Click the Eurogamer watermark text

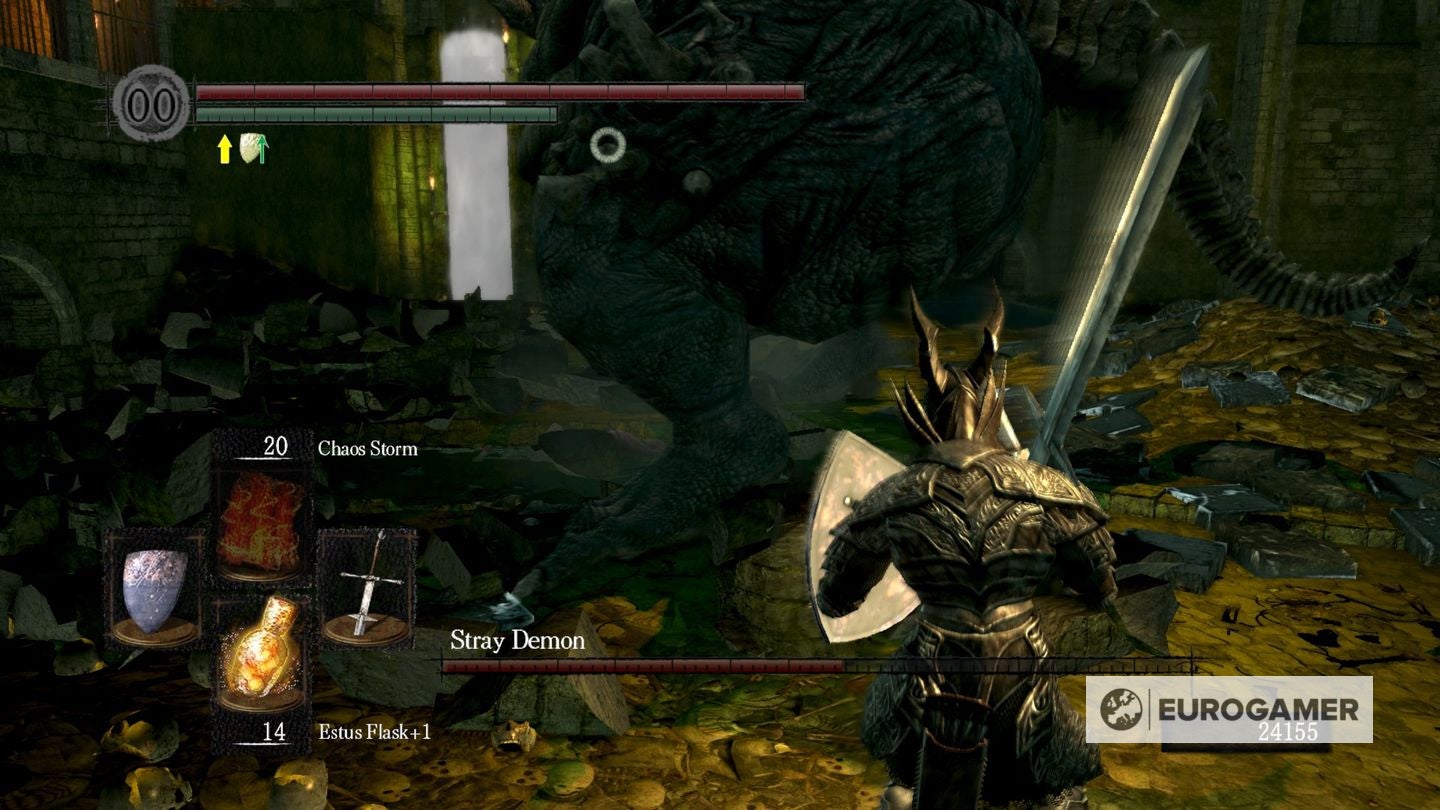tap(1255, 706)
